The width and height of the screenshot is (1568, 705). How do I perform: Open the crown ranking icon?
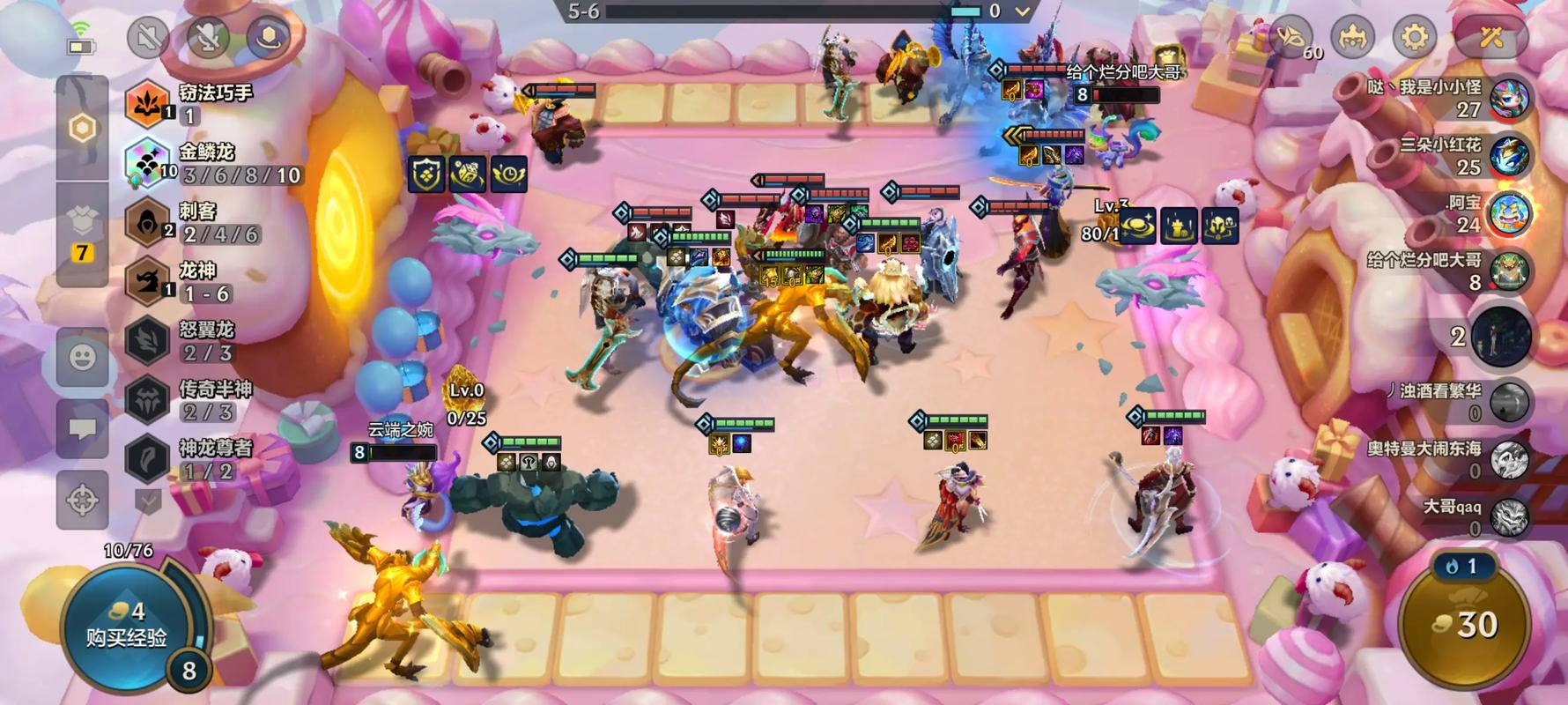[1352, 37]
